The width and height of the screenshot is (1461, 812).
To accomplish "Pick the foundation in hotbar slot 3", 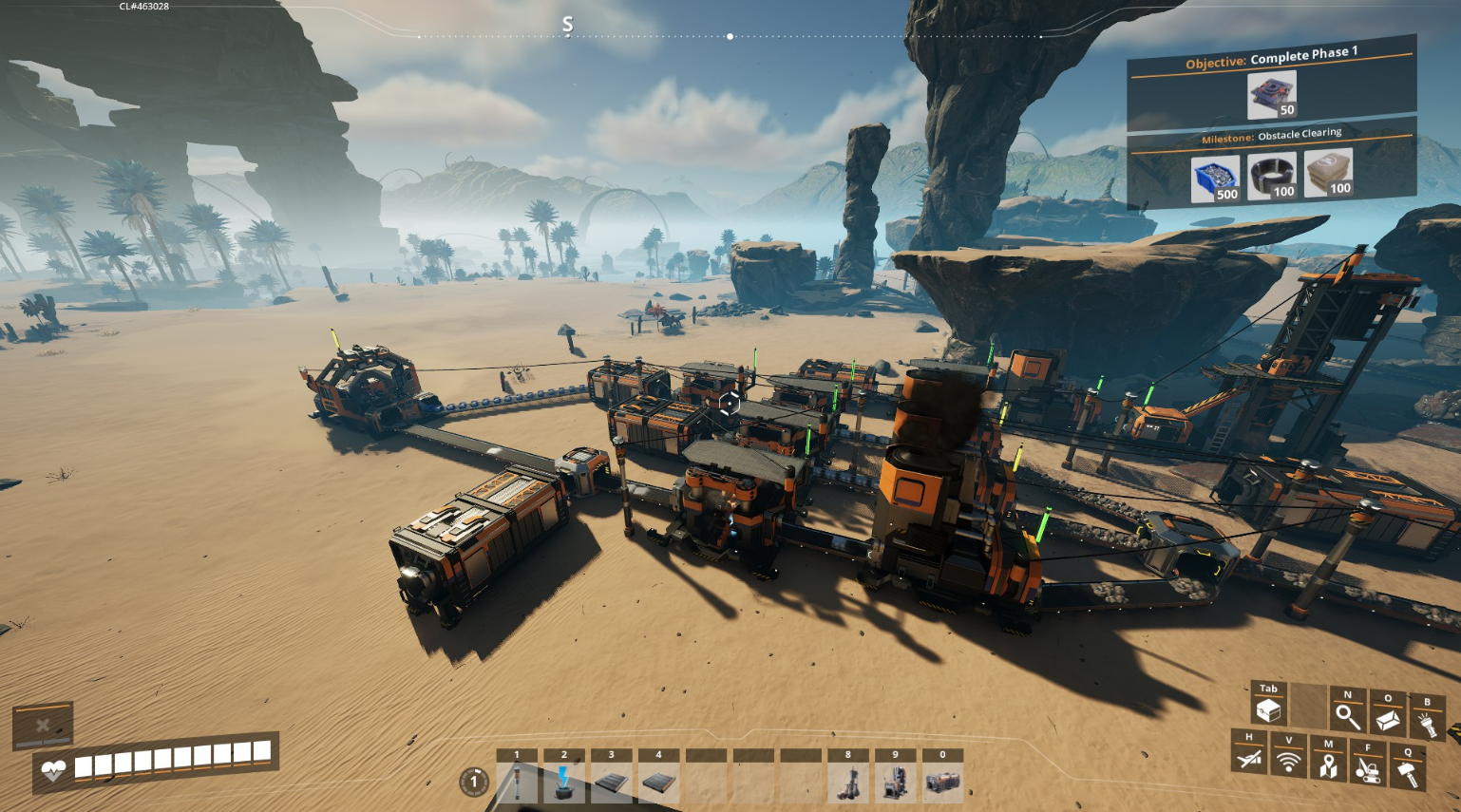I will [612, 783].
